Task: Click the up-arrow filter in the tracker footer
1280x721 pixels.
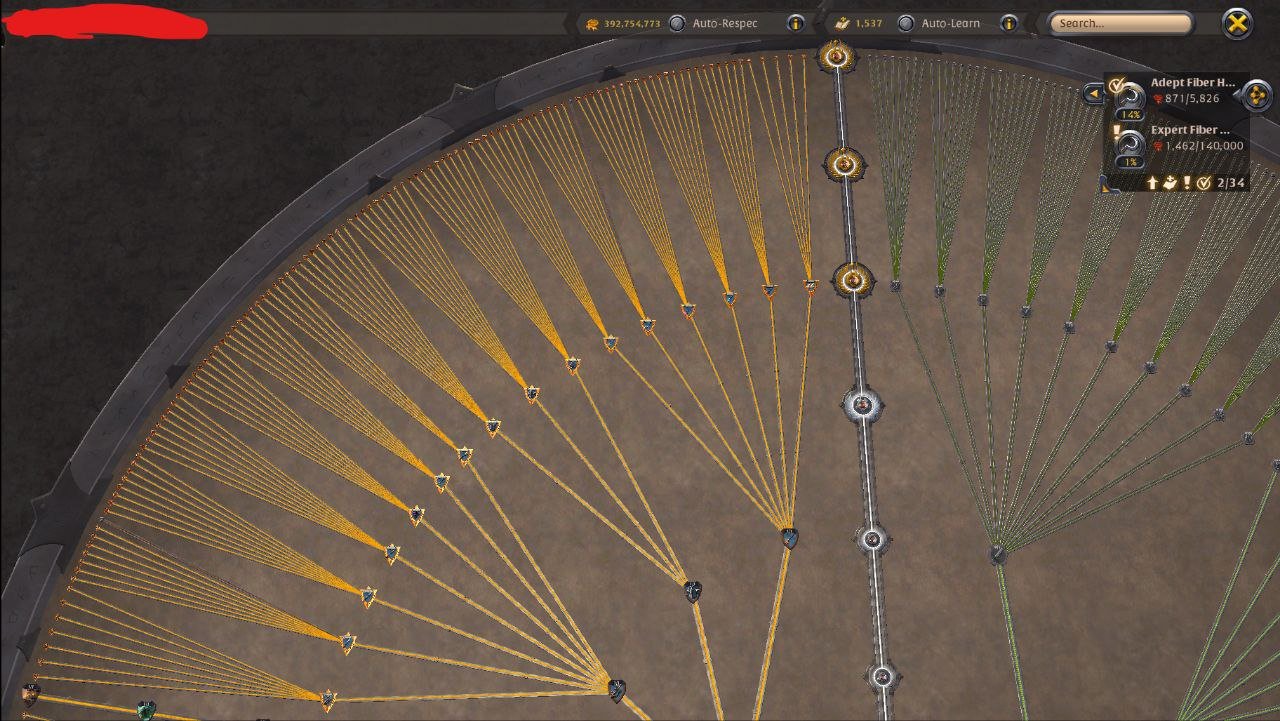Action: click(x=1151, y=183)
